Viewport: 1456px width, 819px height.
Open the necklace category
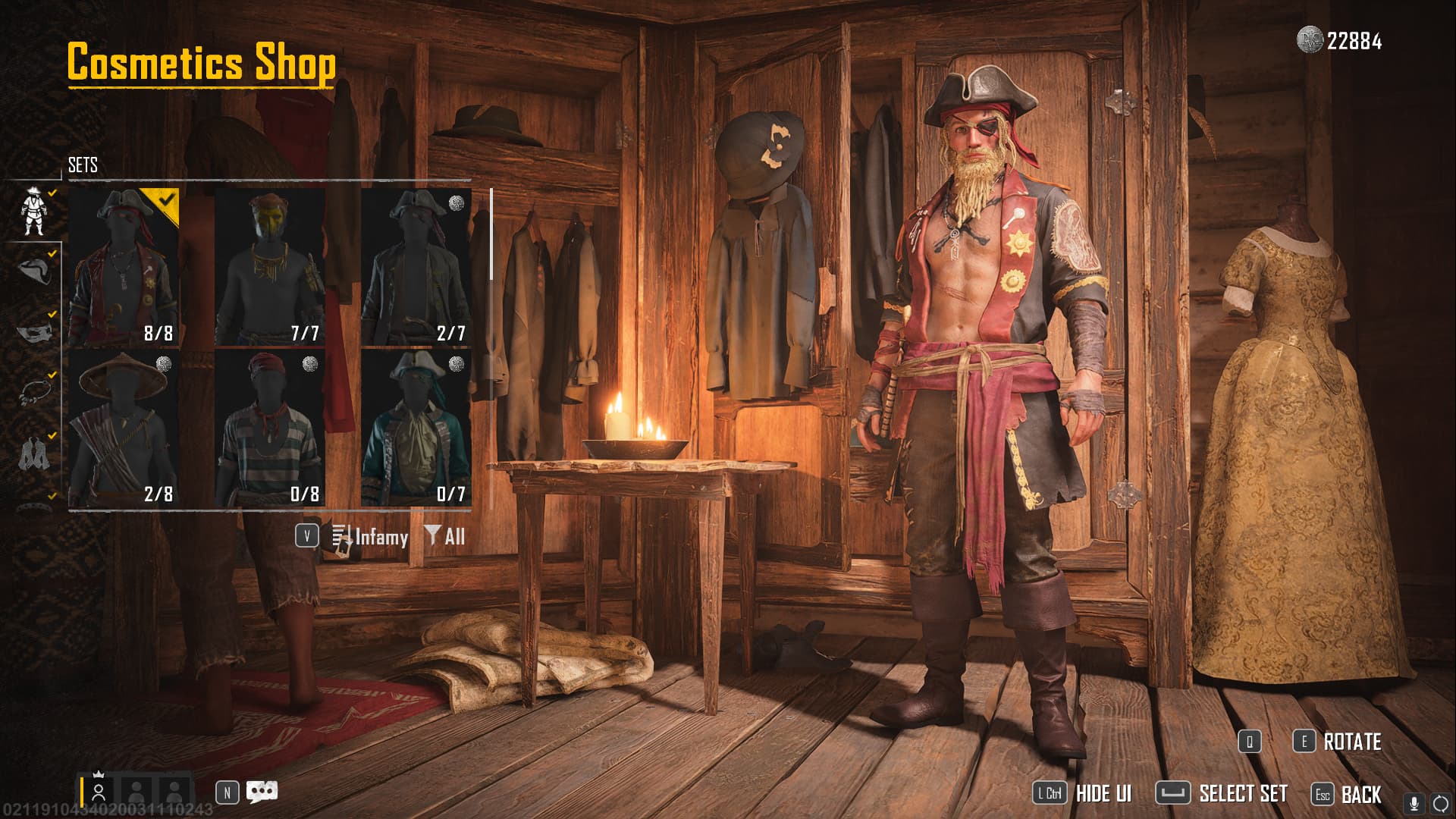33,392
